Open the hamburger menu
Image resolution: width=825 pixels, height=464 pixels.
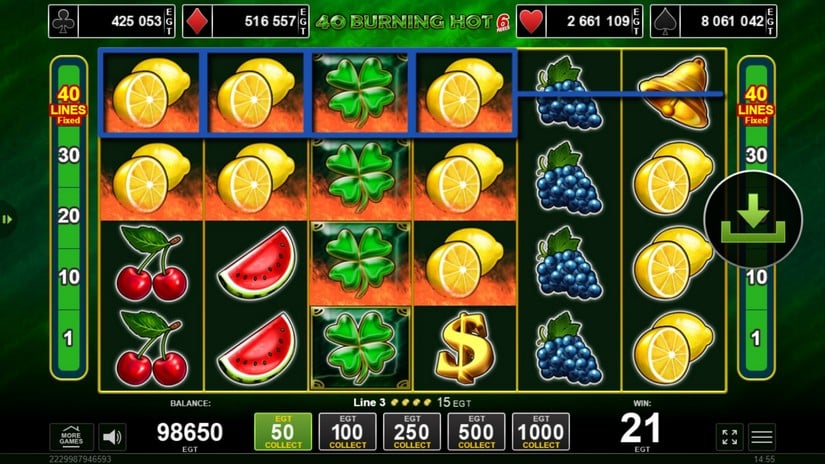point(763,437)
